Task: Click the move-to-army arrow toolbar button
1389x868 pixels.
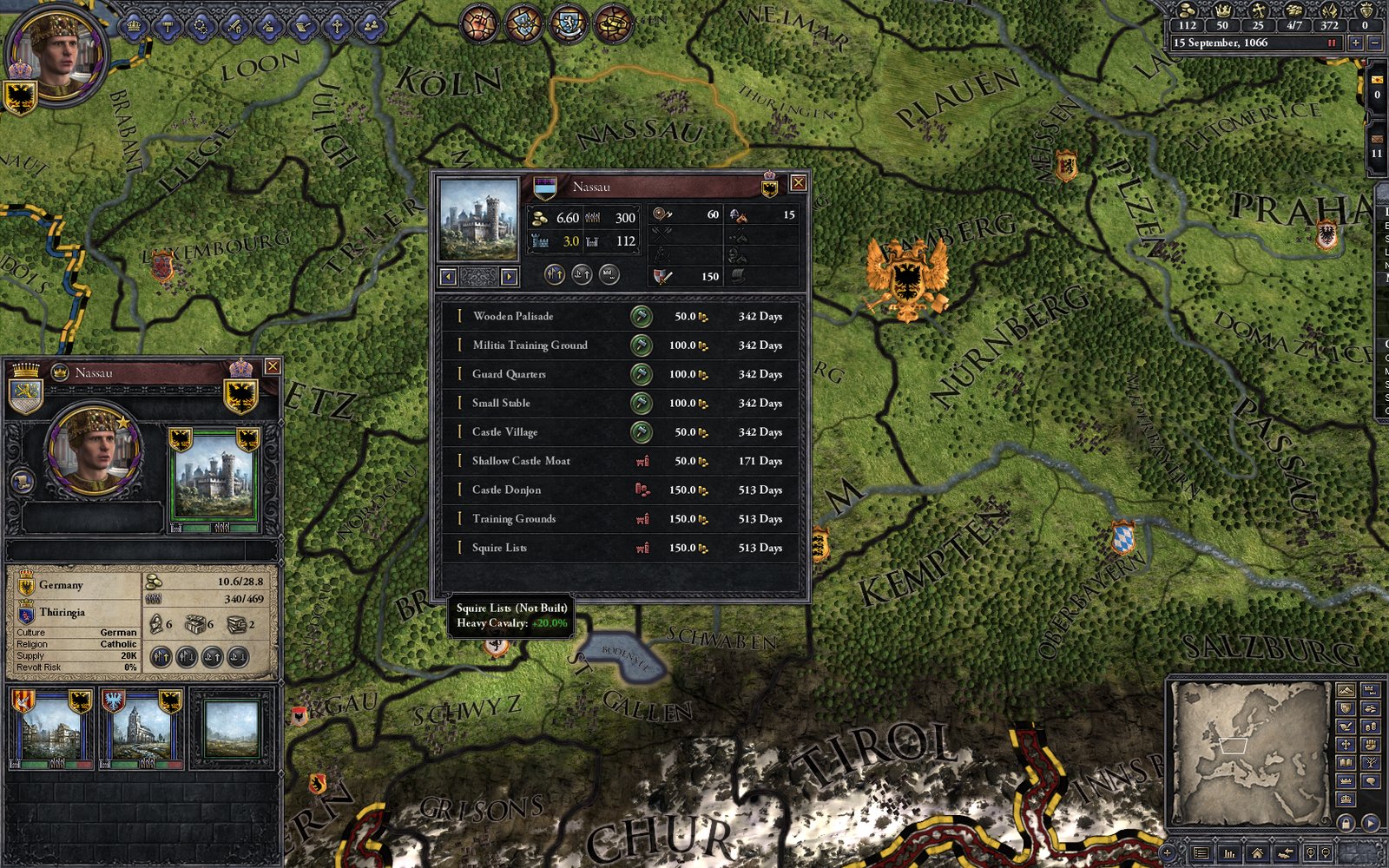Action: click(x=1286, y=854)
